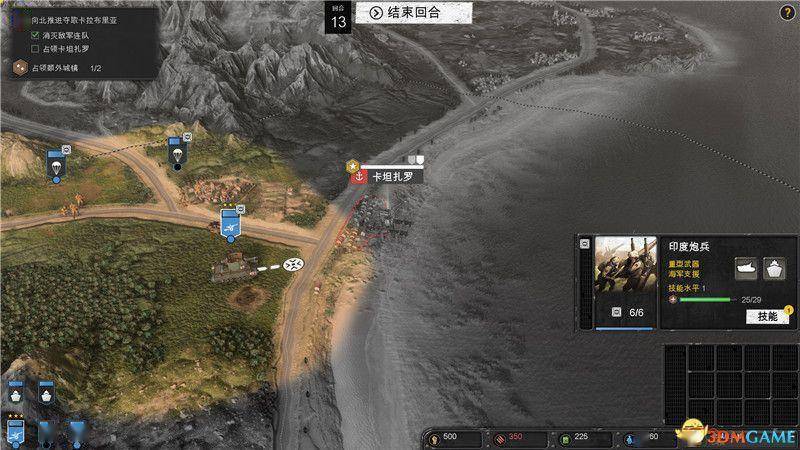End the turn with 结束回合 button
Image resolution: width=800 pixels, height=450 pixels.
pyautogui.click(x=405, y=13)
